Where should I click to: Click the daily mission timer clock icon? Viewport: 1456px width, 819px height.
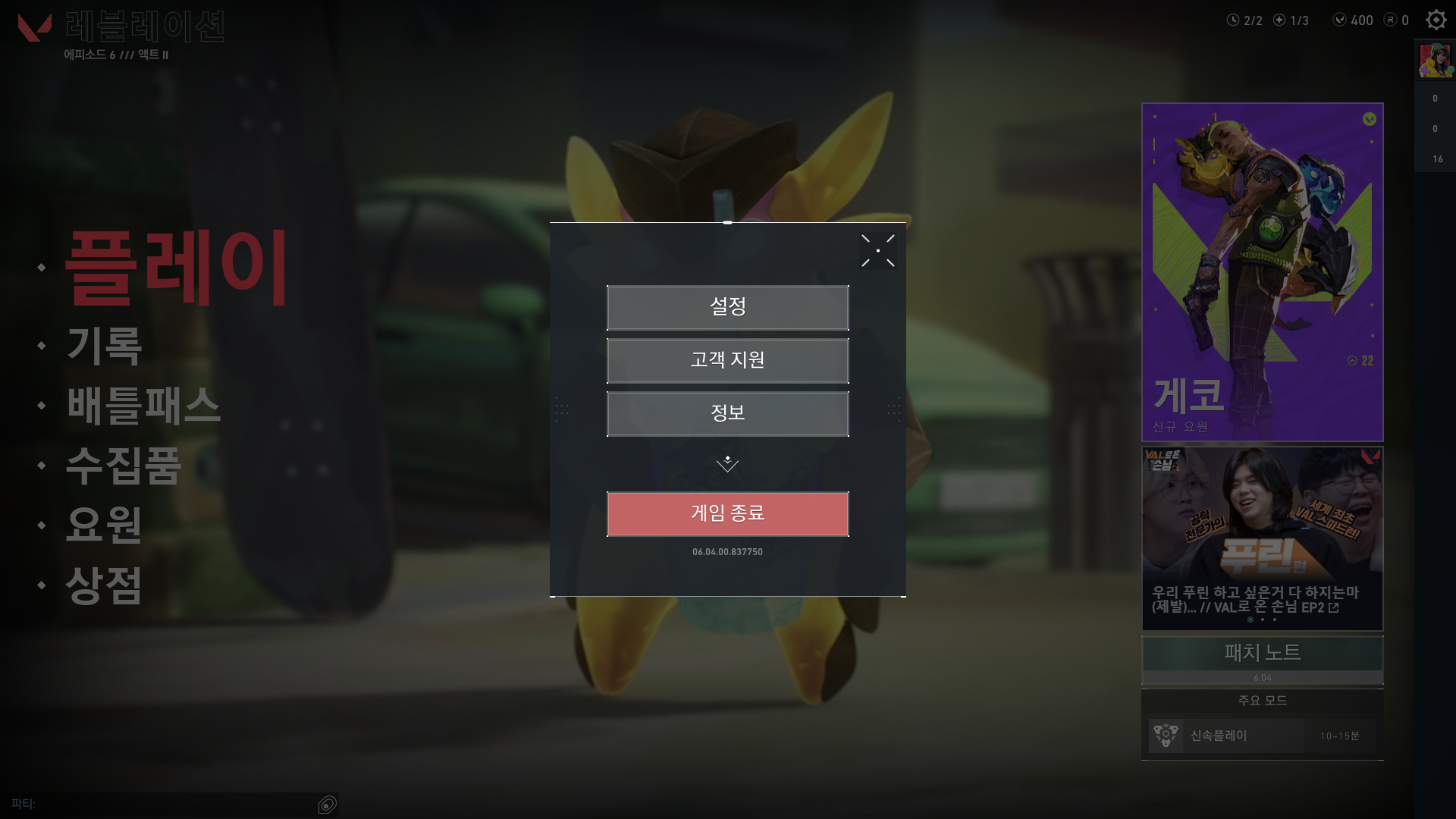pos(1234,20)
